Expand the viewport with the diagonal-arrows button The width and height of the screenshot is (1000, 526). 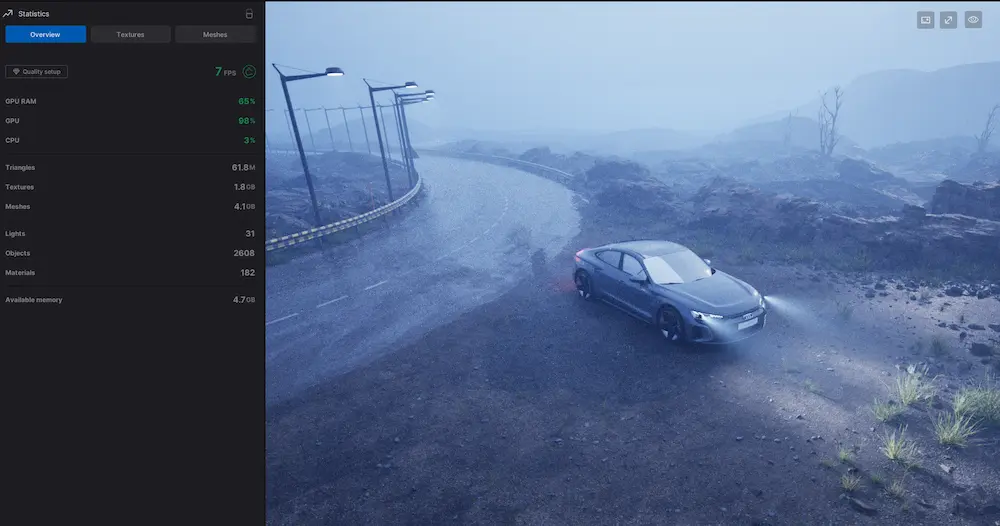(x=949, y=20)
